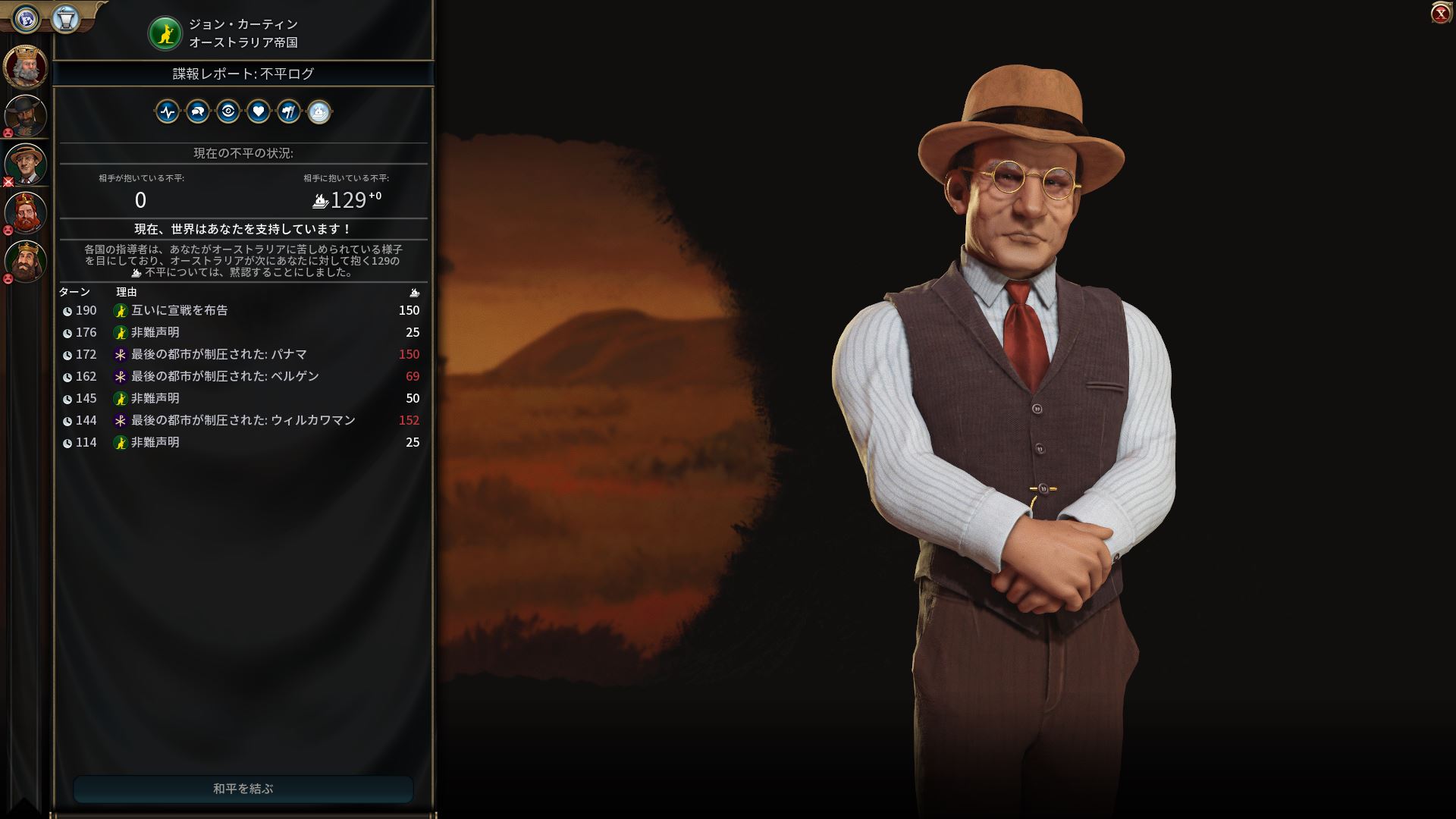Switch to the eye access-level tab
1456x819 pixels.
pos(228,112)
